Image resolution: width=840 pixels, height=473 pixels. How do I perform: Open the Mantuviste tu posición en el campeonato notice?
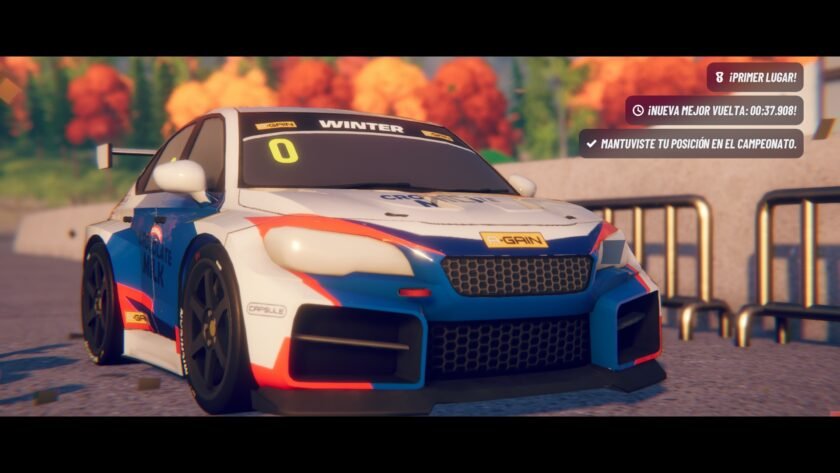coord(691,143)
